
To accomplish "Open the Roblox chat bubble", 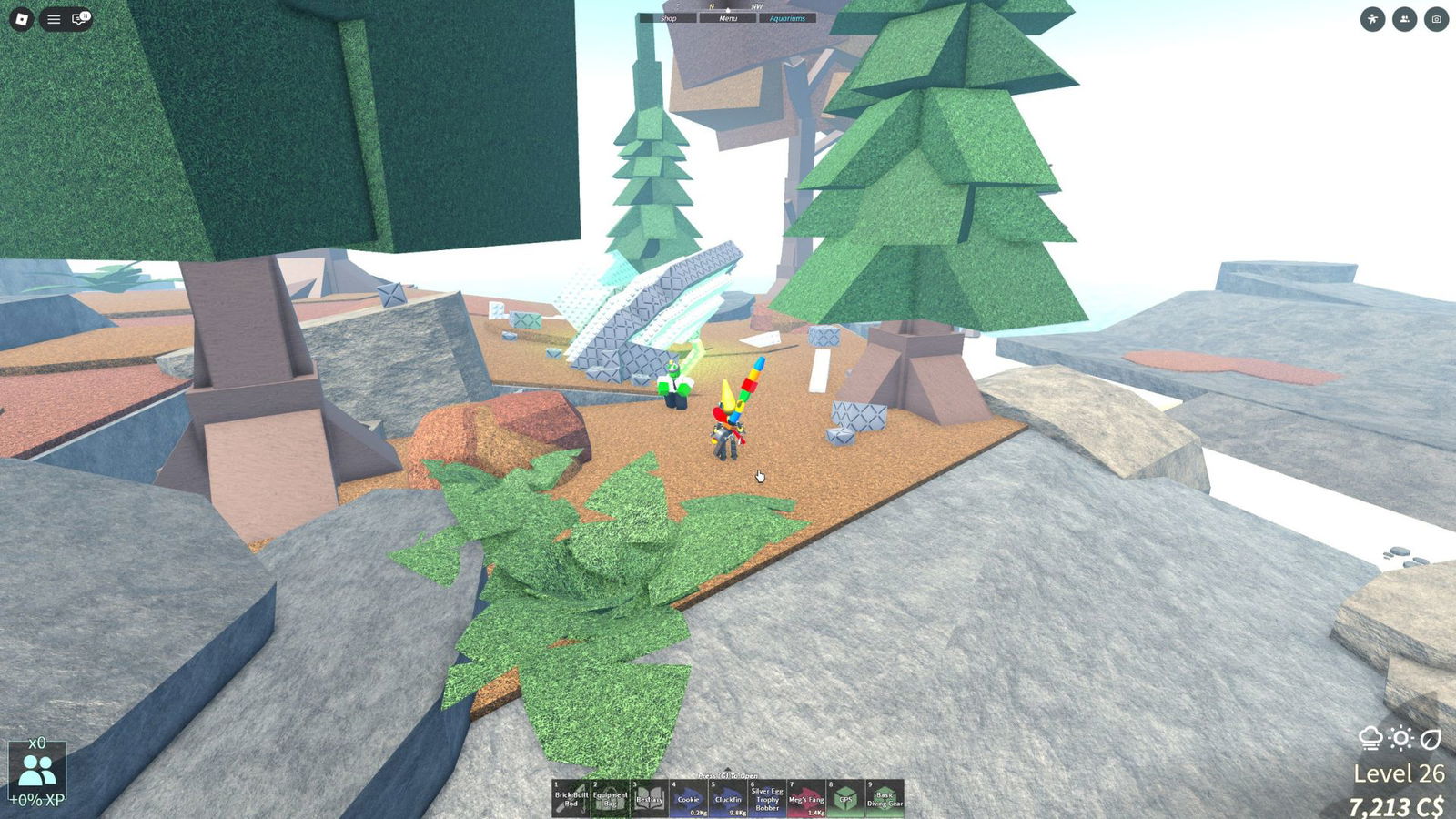I will pos(80,18).
